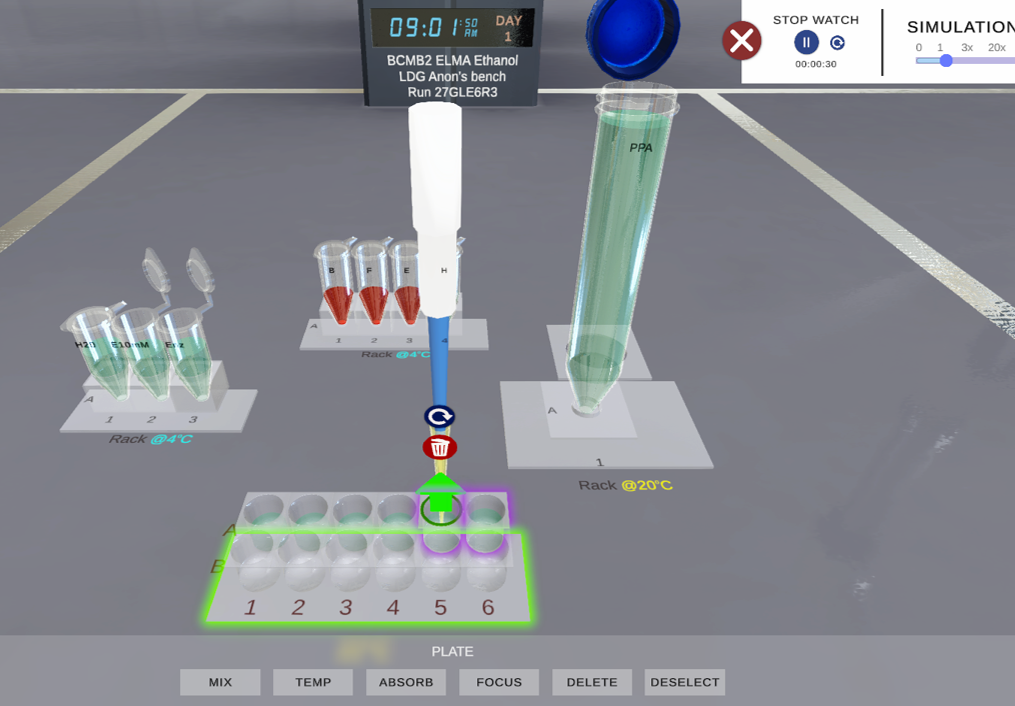This screenshot has height=706, width=1015.
Task: Pause the stopwatch
Action: 806,42
